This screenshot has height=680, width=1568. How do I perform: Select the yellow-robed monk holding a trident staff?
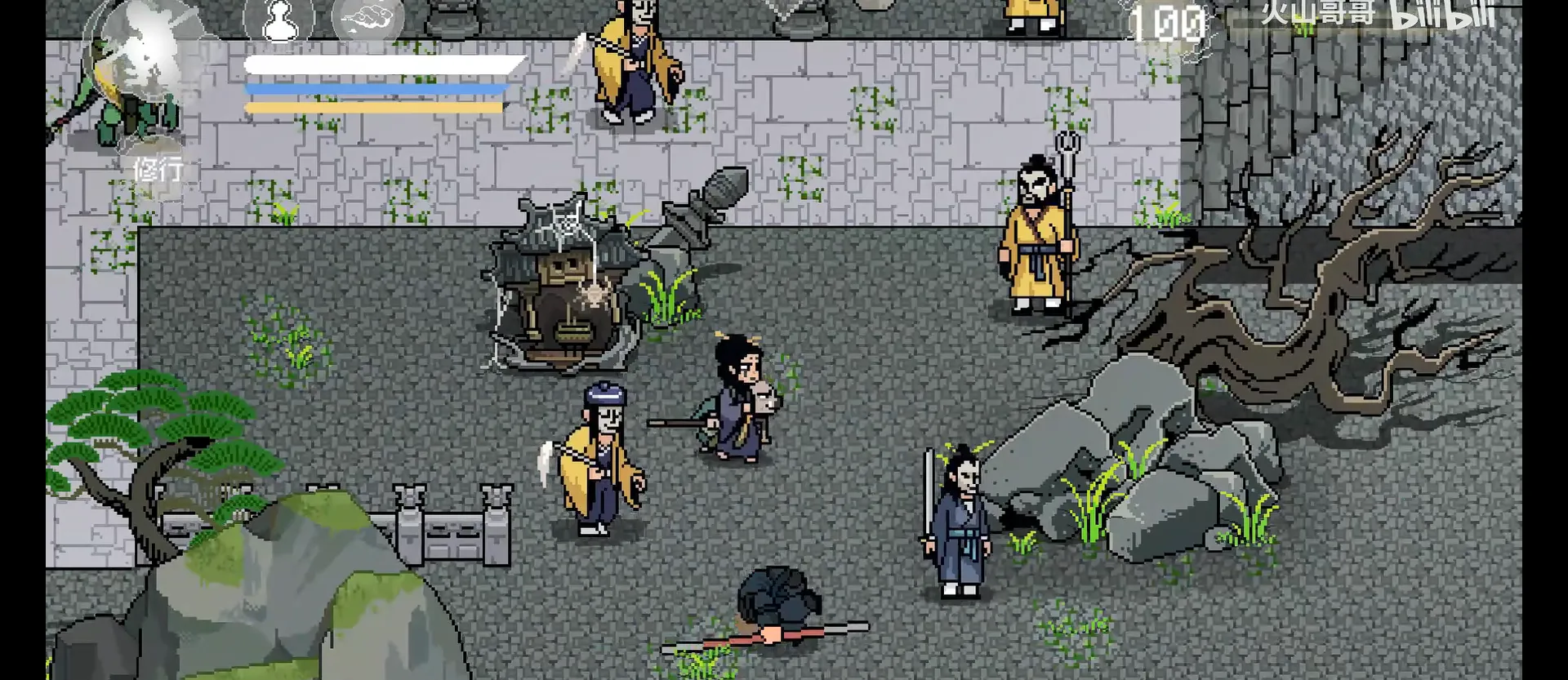[x=1037, y=237]
